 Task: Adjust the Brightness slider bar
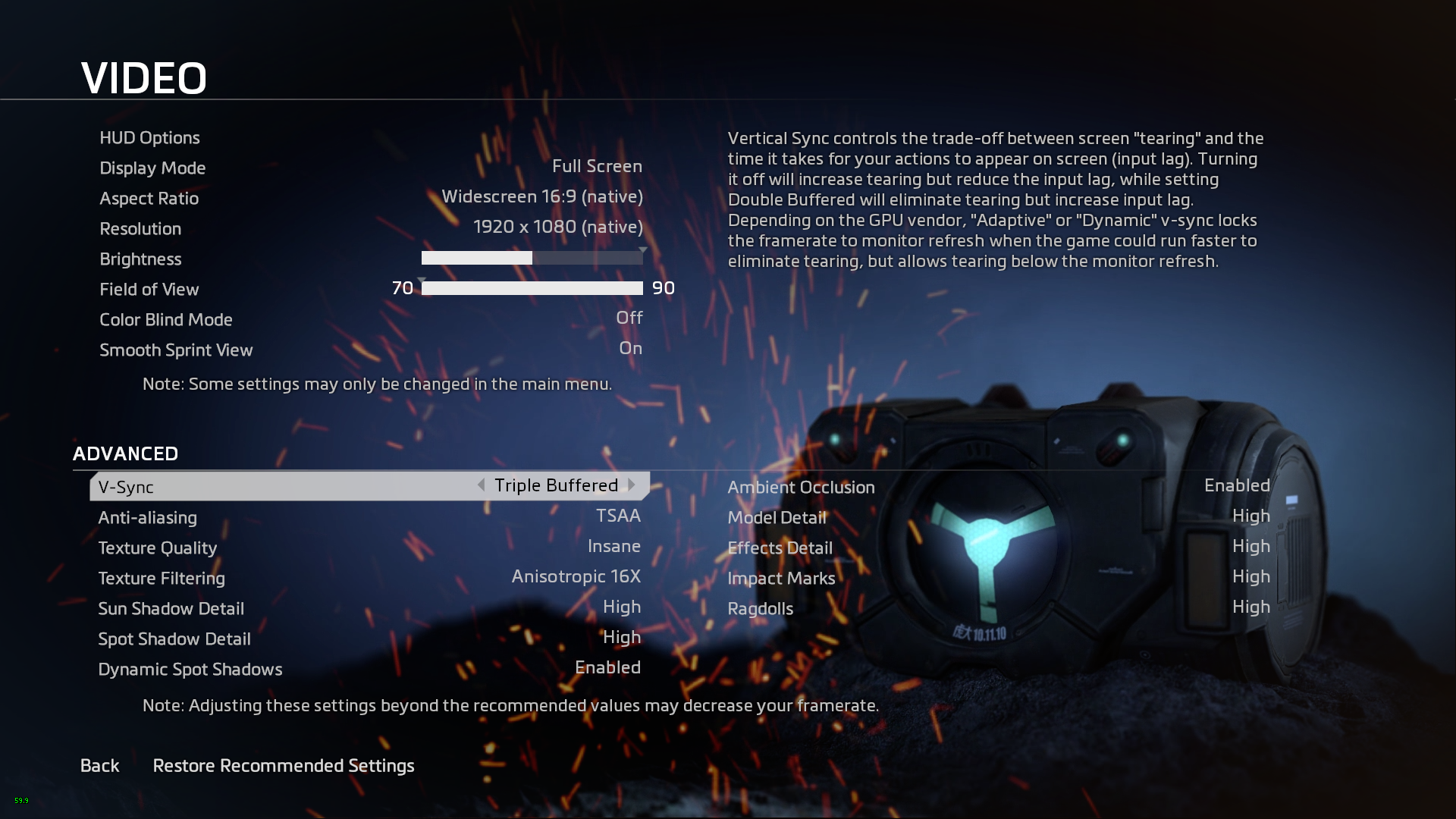pos(532,258)
